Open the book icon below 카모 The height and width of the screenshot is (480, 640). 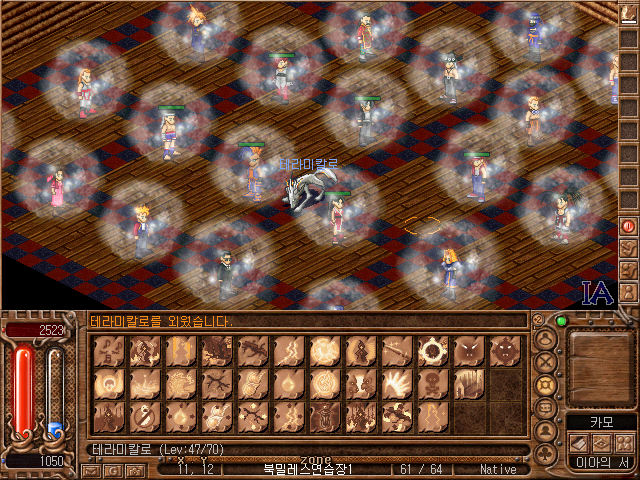[x=579, y=442]
